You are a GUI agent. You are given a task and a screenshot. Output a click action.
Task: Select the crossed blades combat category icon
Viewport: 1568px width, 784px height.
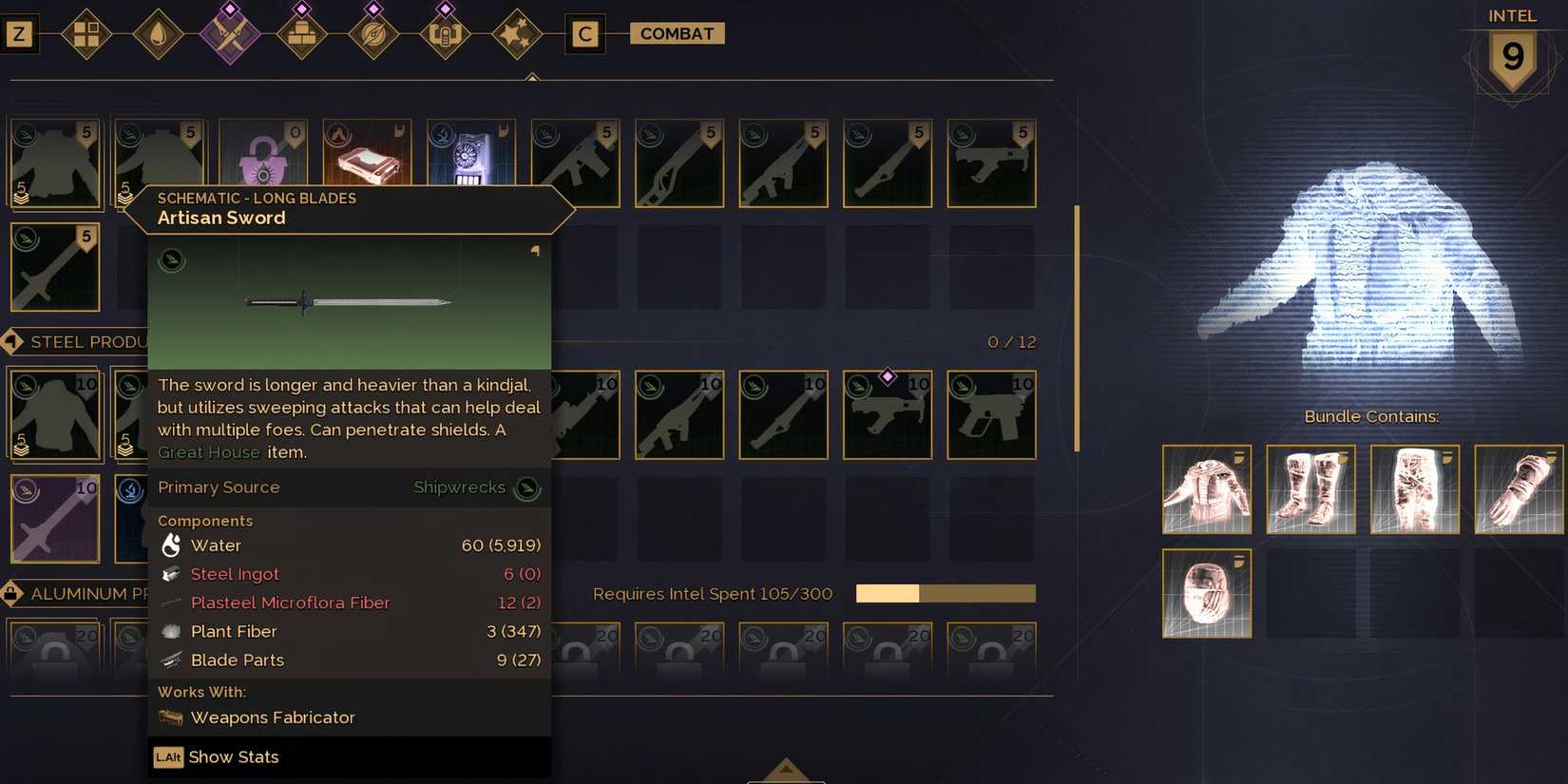pyautogui.click(x=228, y=33)
